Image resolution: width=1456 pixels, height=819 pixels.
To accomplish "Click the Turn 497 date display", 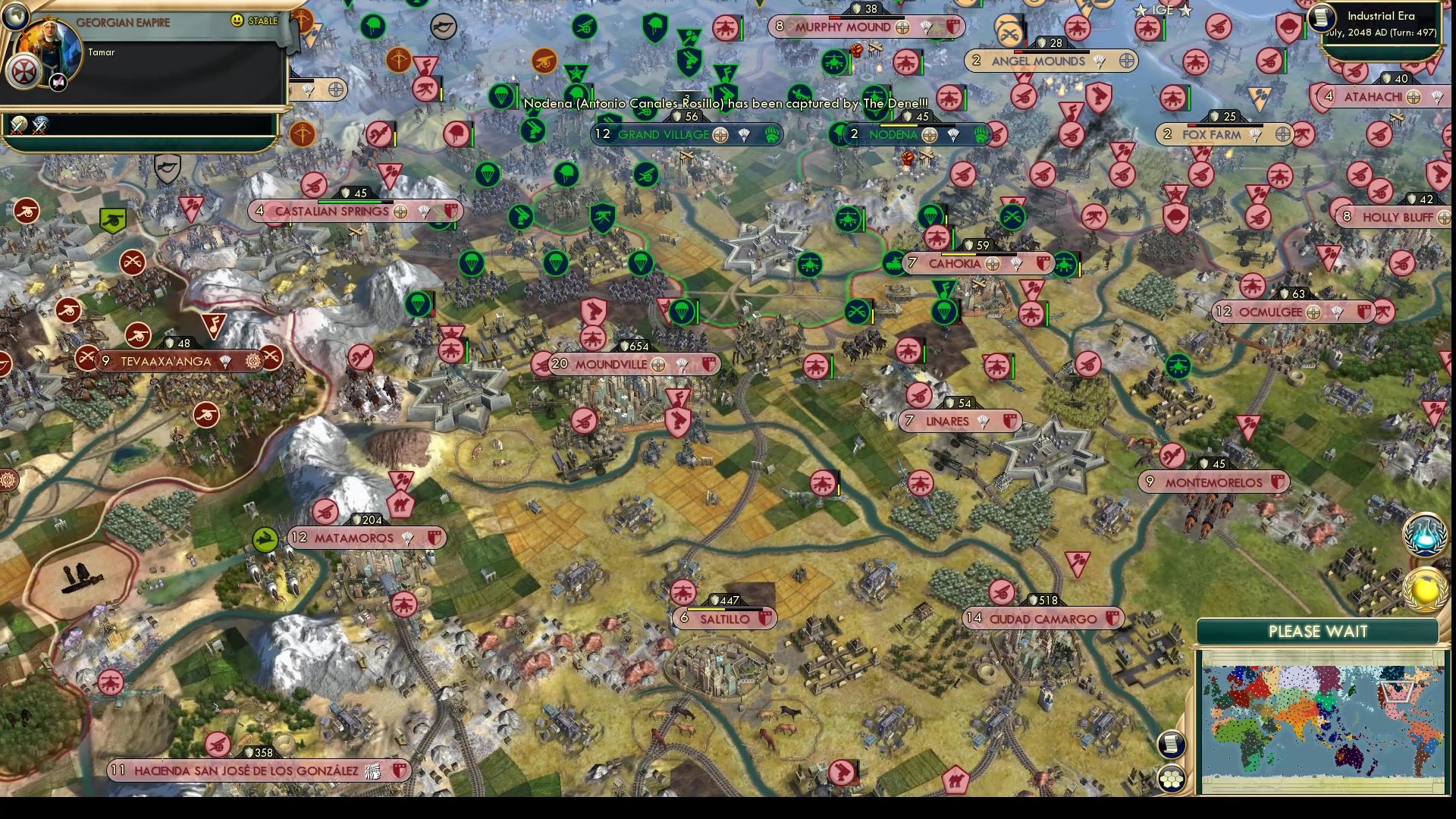I will (x=1382, y=33).
